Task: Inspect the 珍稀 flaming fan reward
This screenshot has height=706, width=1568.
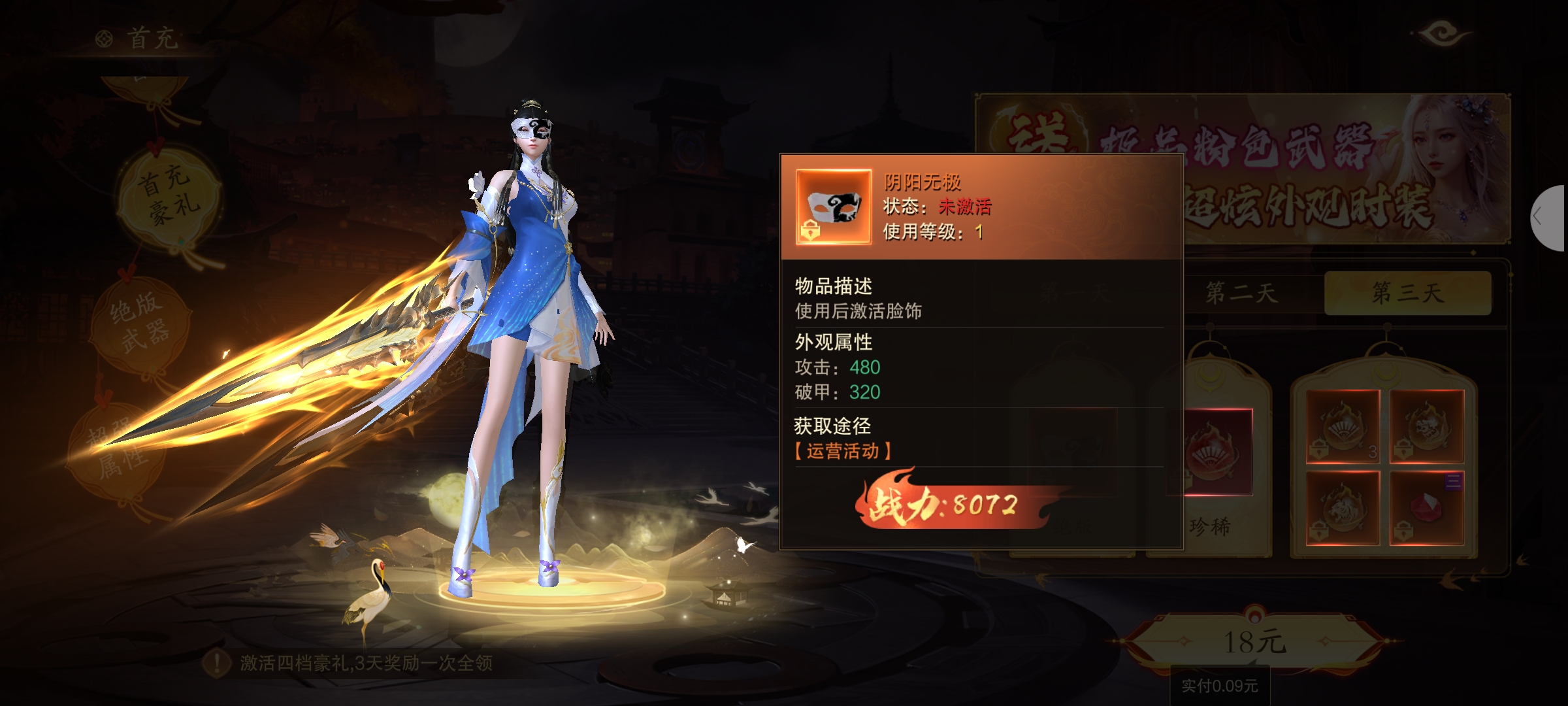Action: tap(1211, 452)
